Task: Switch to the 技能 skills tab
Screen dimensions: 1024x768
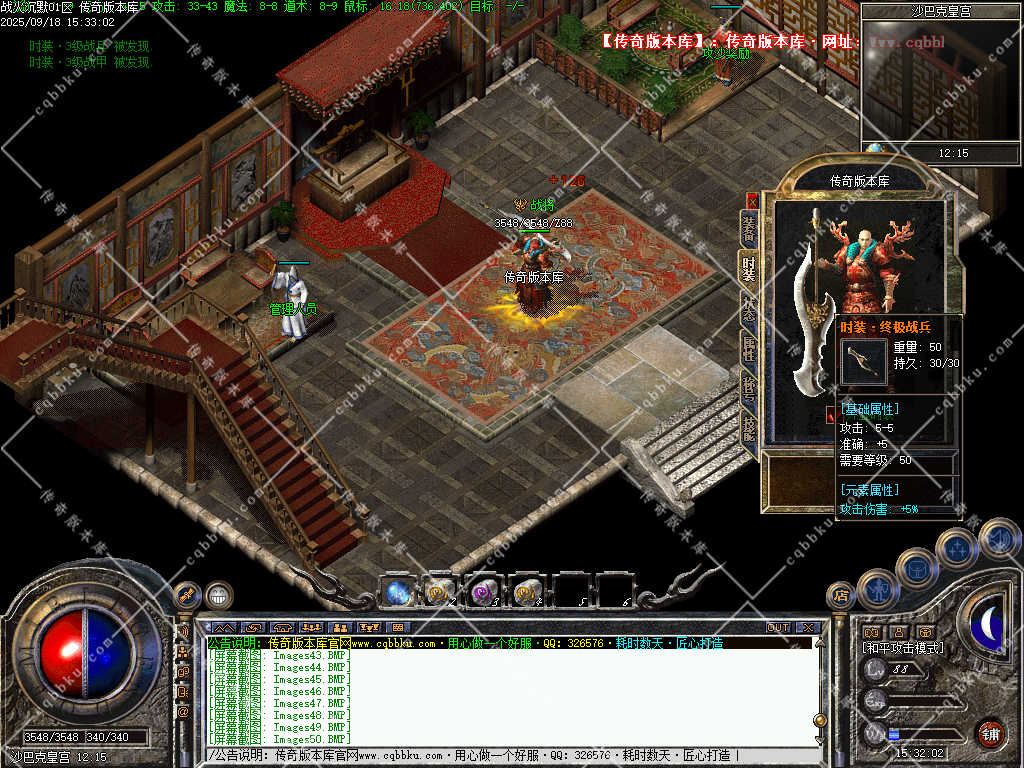Action: click(748, 427)
